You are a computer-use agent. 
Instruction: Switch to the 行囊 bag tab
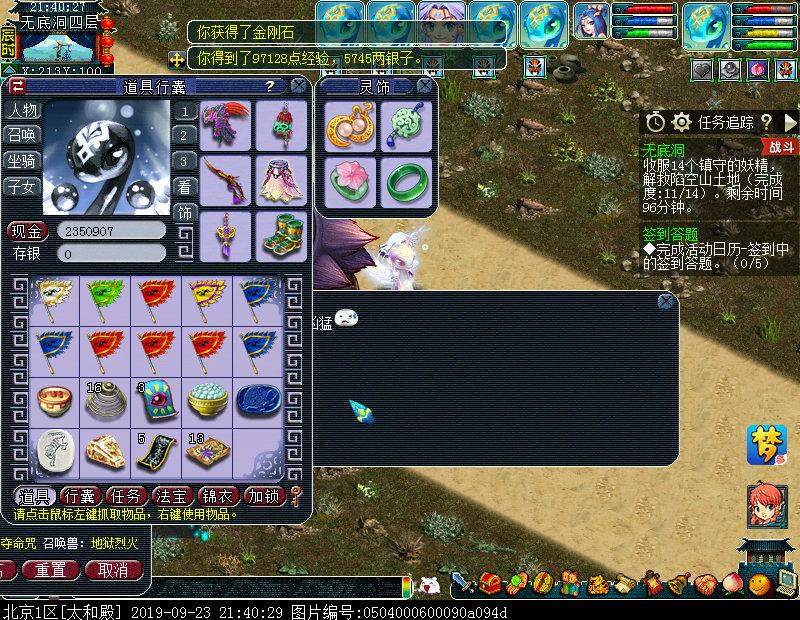coord(80,496)
